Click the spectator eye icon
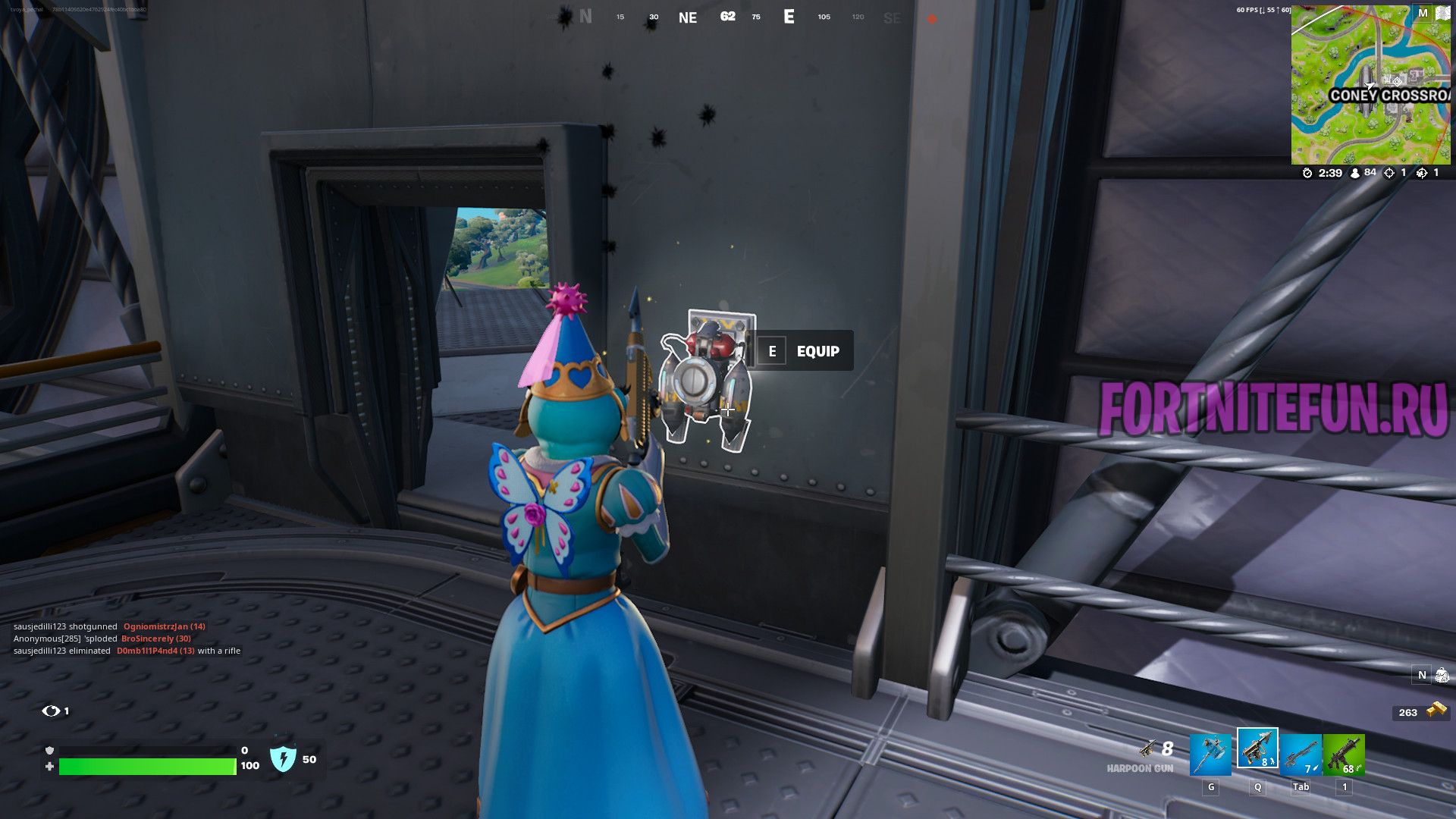1456x819 pixels. click(51, 711)
